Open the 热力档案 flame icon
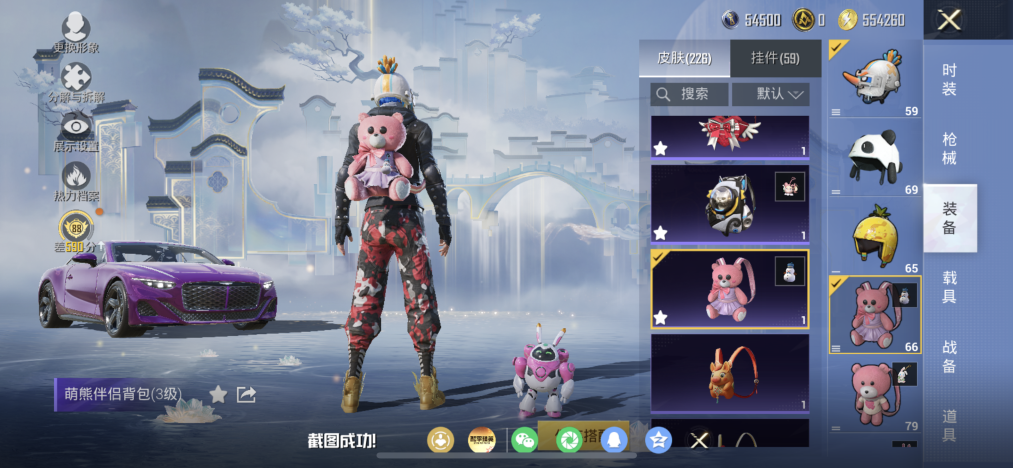This screenshot has width=1013, height=468. (x=76, y=180)
